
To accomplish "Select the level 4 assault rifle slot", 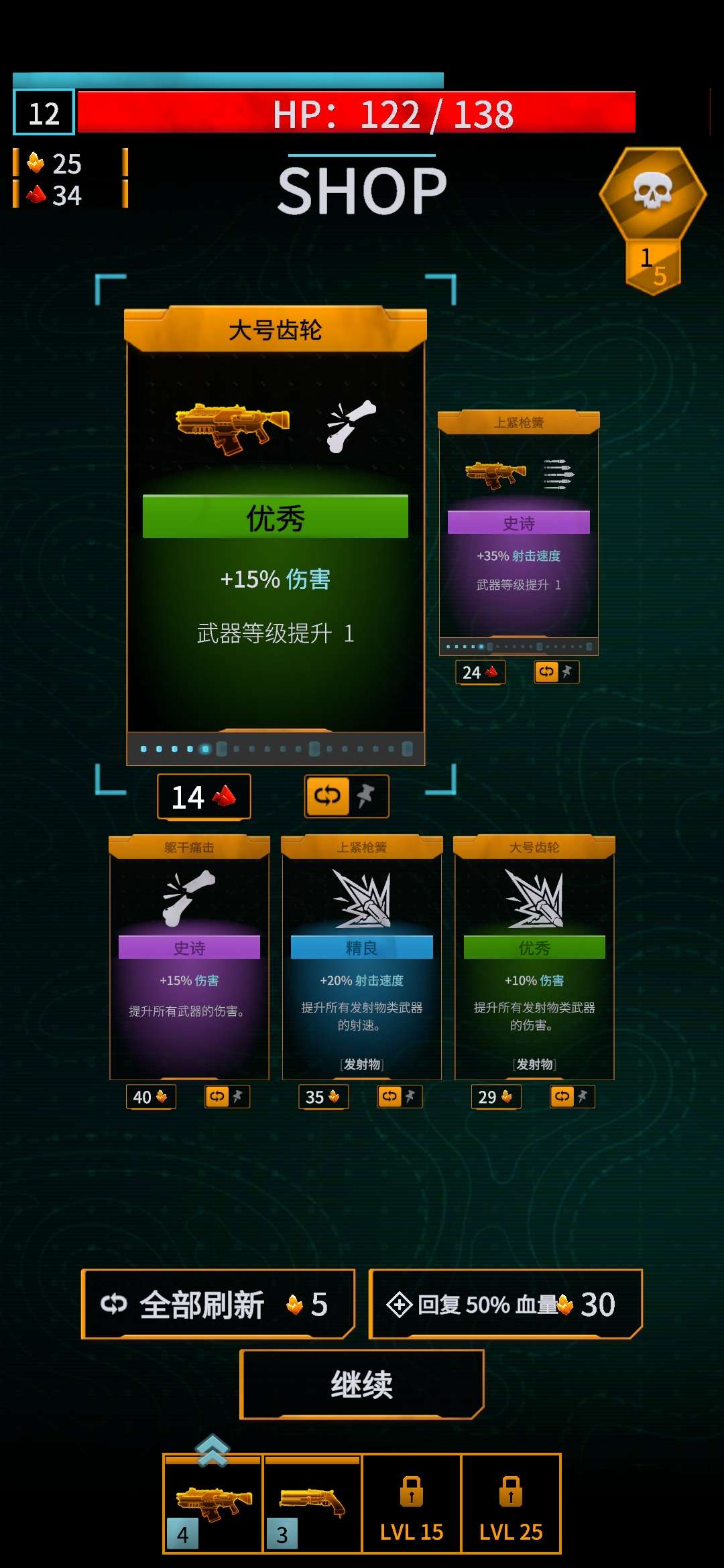I will click(213, 1504).
